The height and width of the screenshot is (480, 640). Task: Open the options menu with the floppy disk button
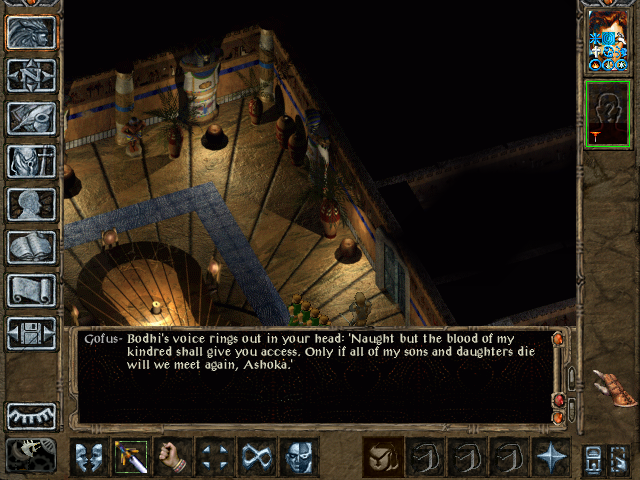tap(31, 333)
